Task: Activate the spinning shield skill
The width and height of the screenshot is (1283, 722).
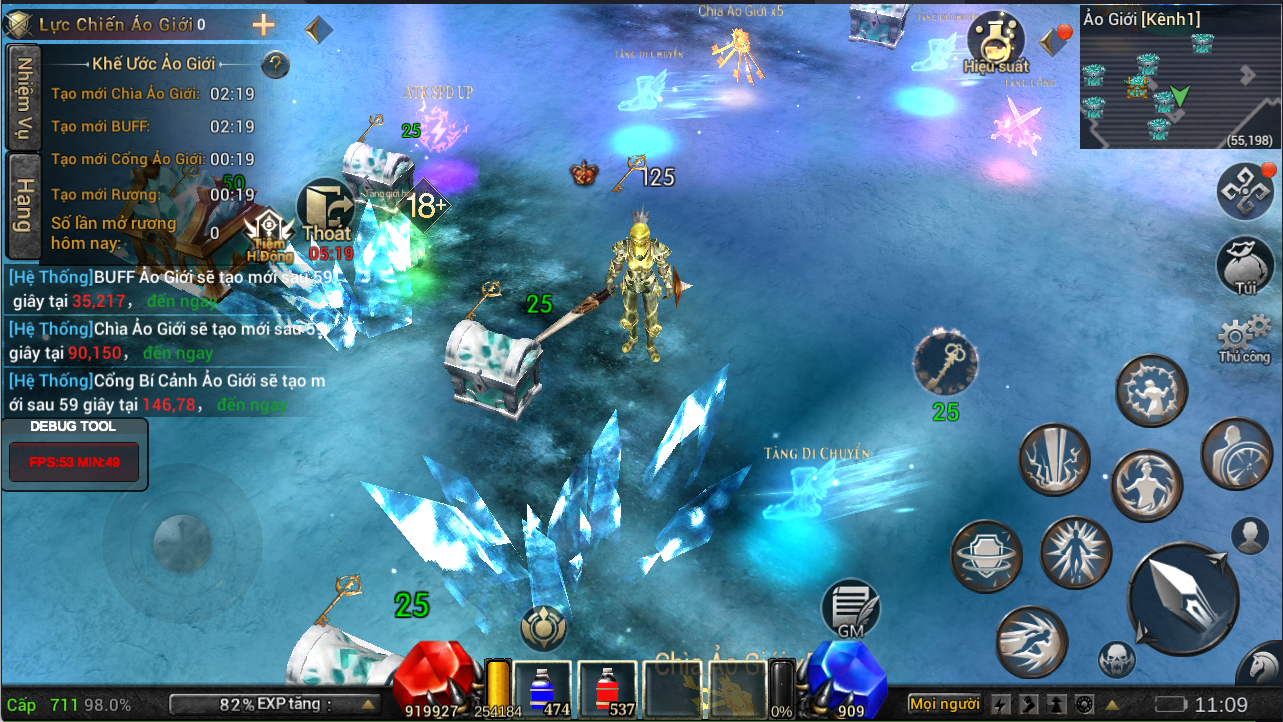Action: click(x=986, y=556)
